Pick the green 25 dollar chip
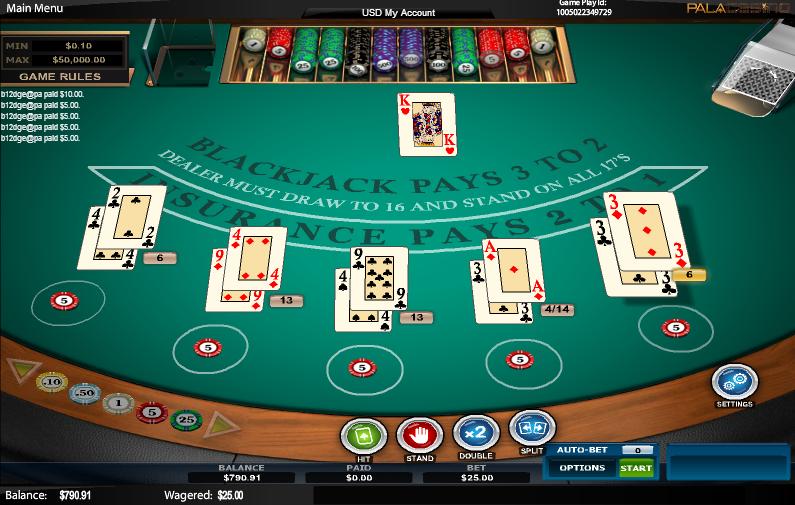Image resolution: width=795 pixels, height=505 pixels. (x=185, y=420)
